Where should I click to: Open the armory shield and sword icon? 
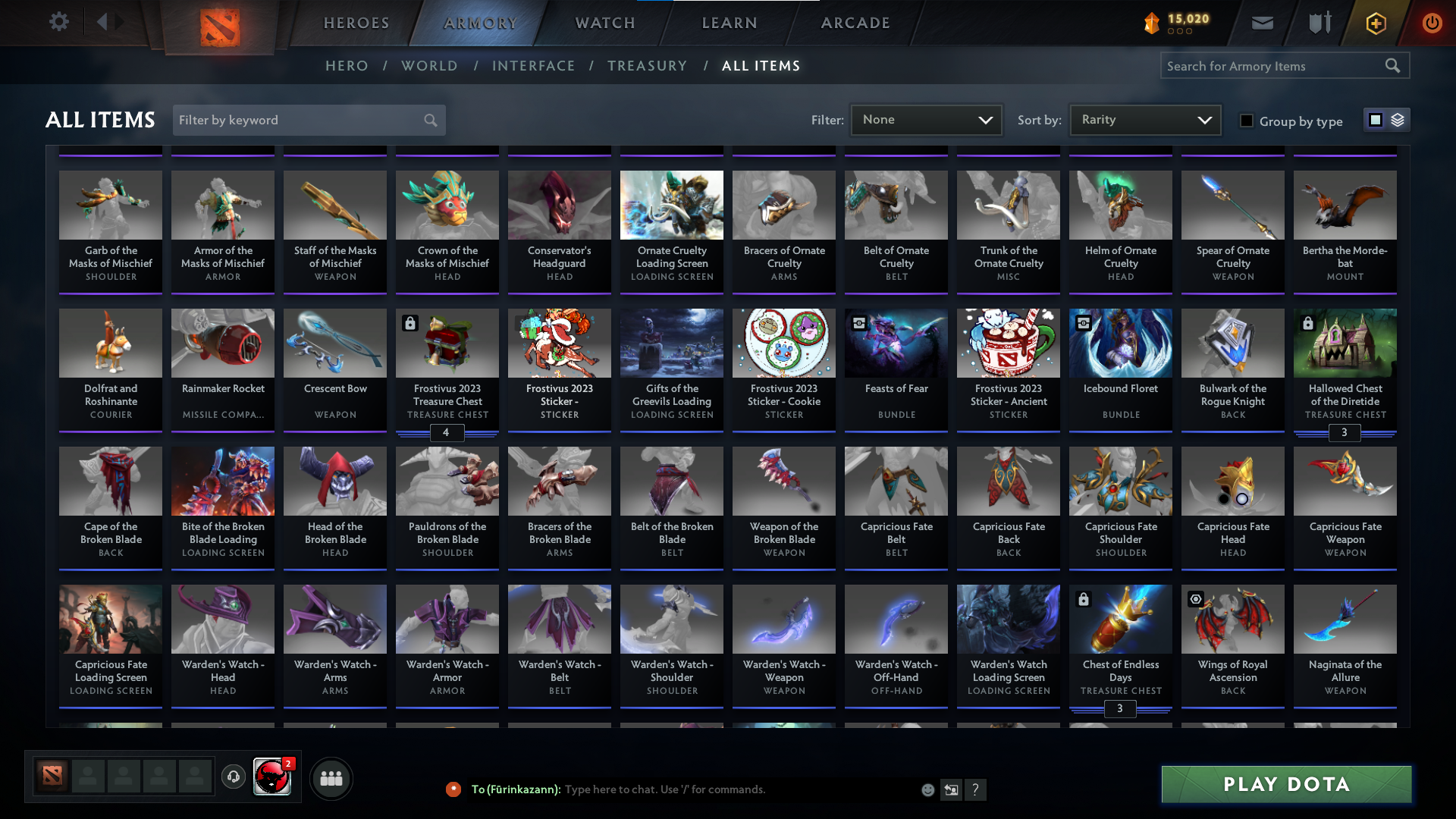point(1319,23)
